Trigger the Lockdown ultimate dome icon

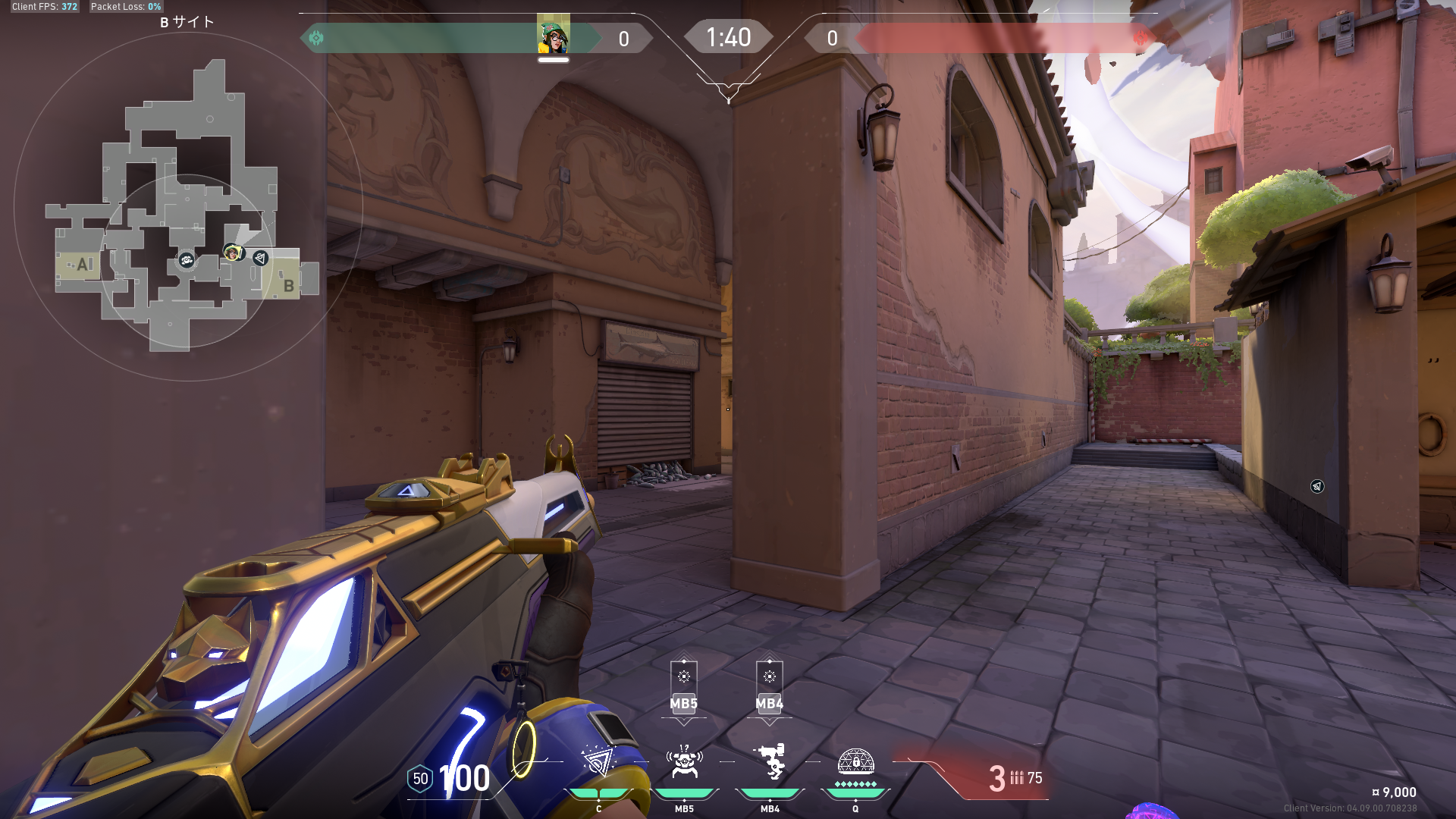[x=855, y=761]
